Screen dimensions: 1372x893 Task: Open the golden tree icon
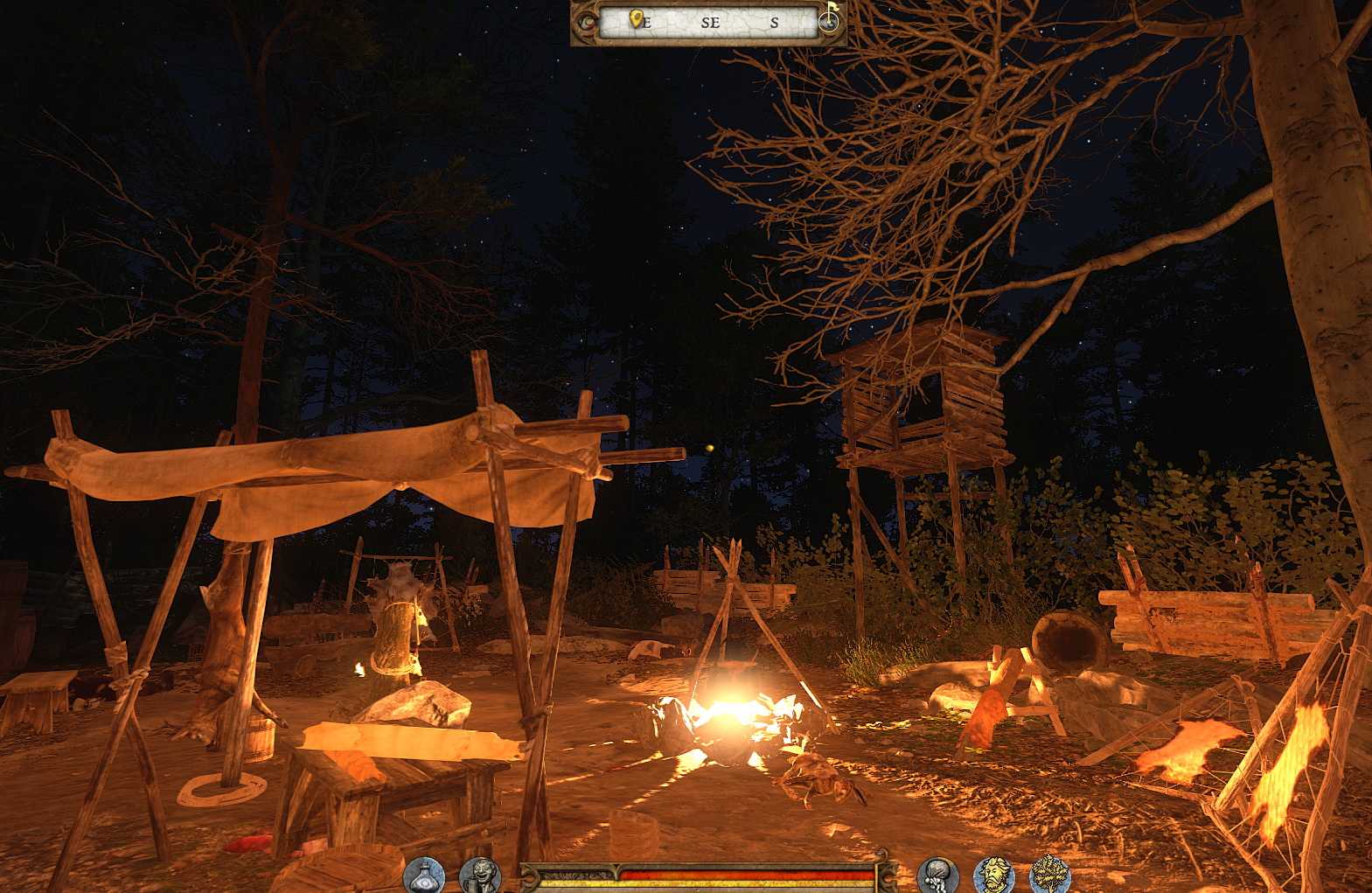(1050, 875)
